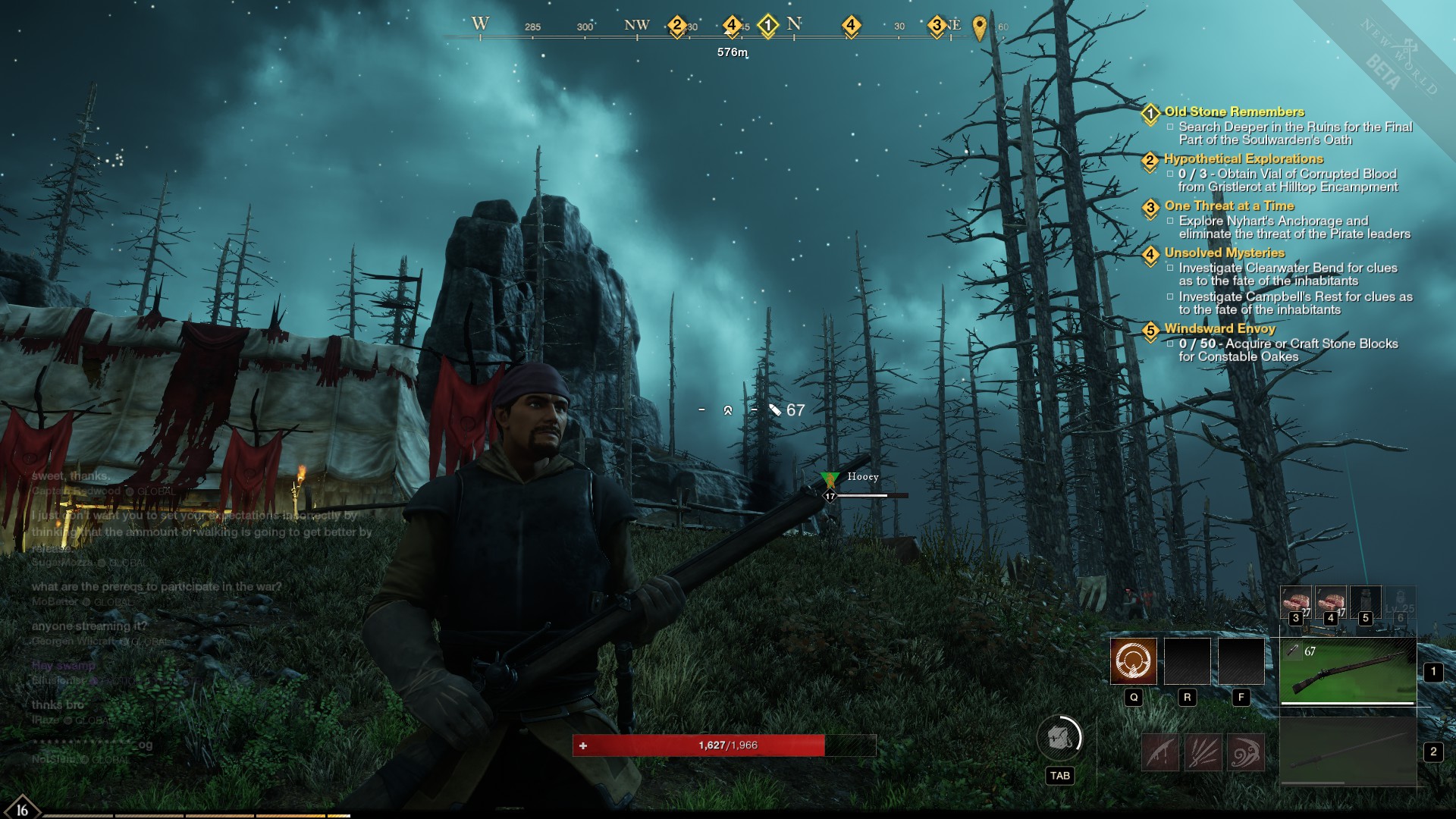Click compass quest marker number 1

(x=767, y=25)
